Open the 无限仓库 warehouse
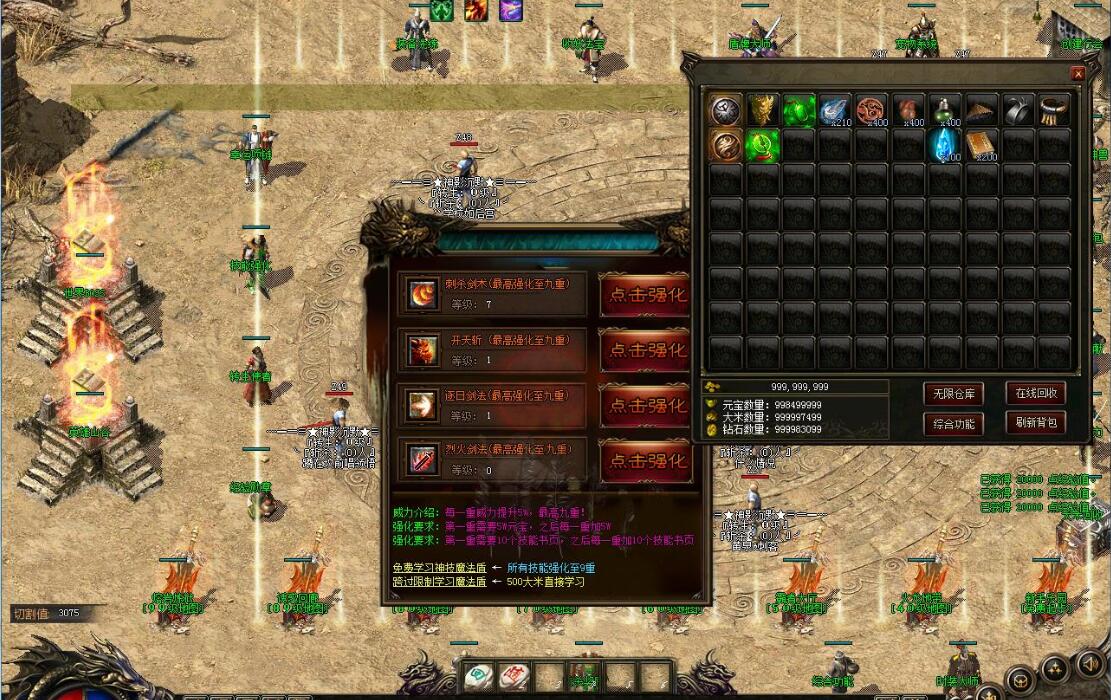Image resolution: width=1111 pixels, height=700 pixels. point(953,393)
